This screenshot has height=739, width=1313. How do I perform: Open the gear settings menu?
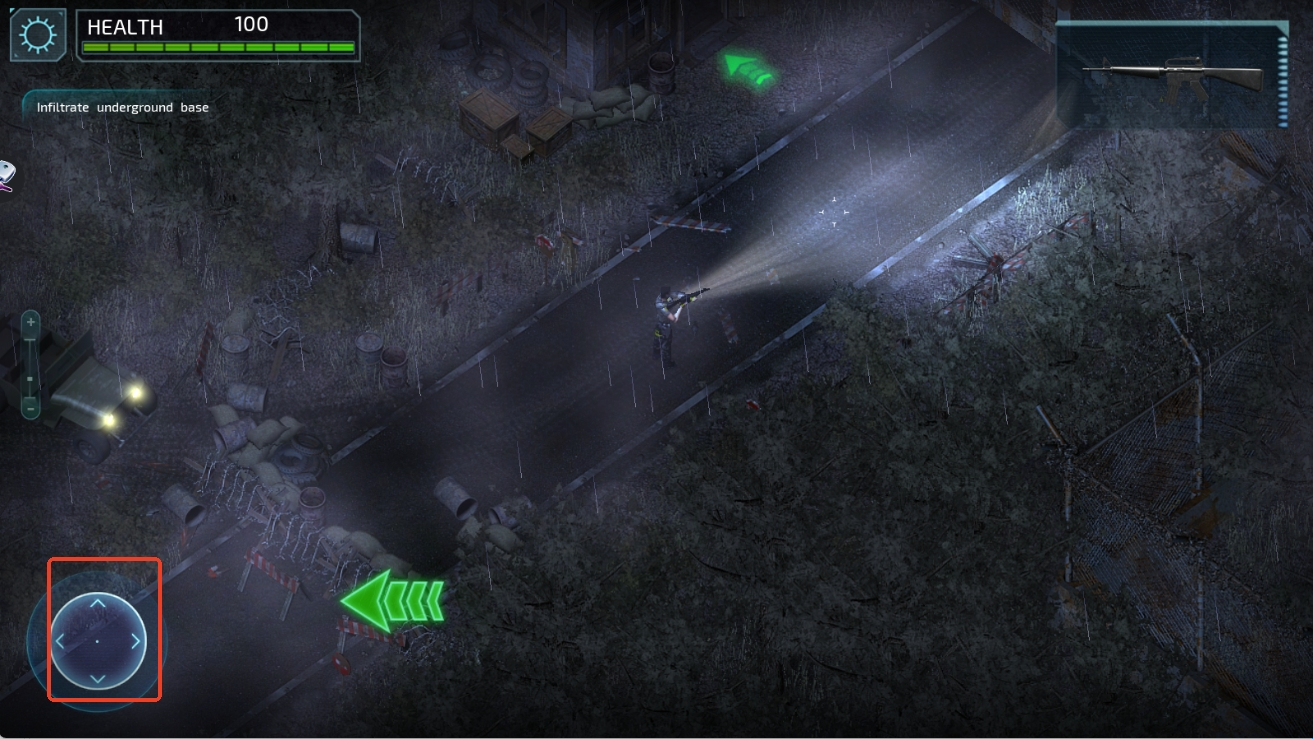click(38, 35)
